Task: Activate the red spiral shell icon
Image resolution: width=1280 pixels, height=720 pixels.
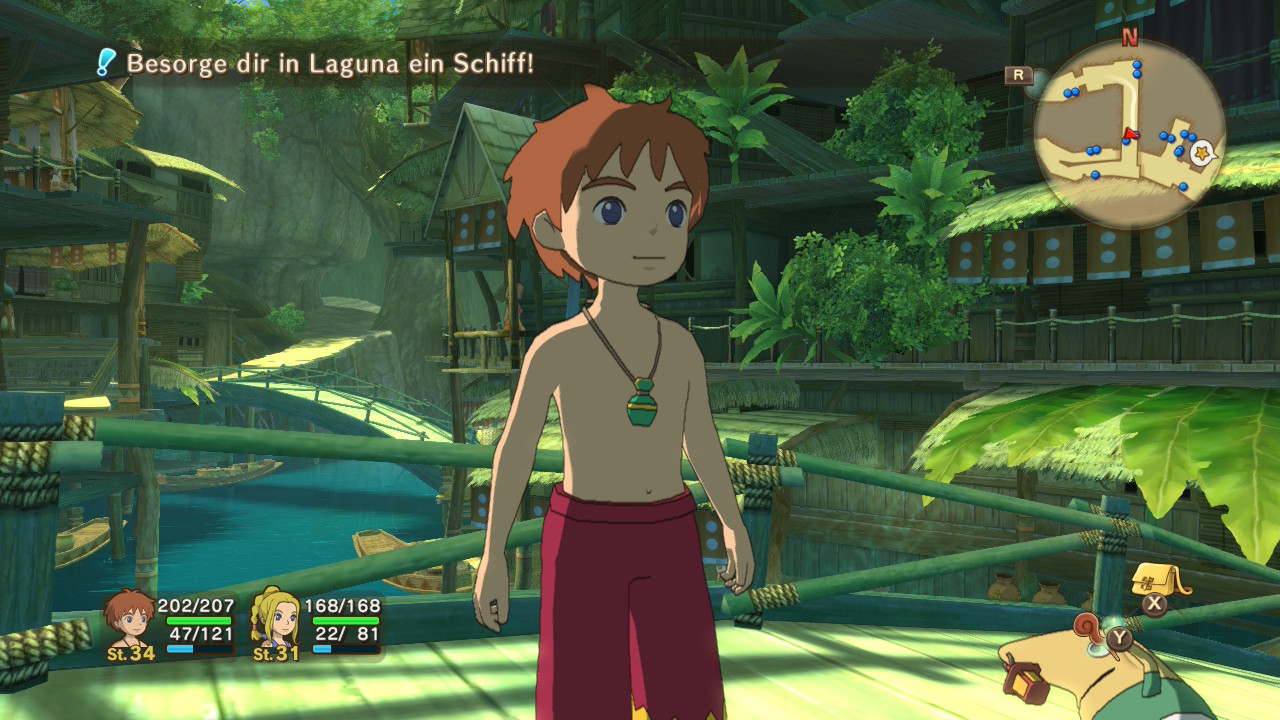Action: [x=1088, y=627]
